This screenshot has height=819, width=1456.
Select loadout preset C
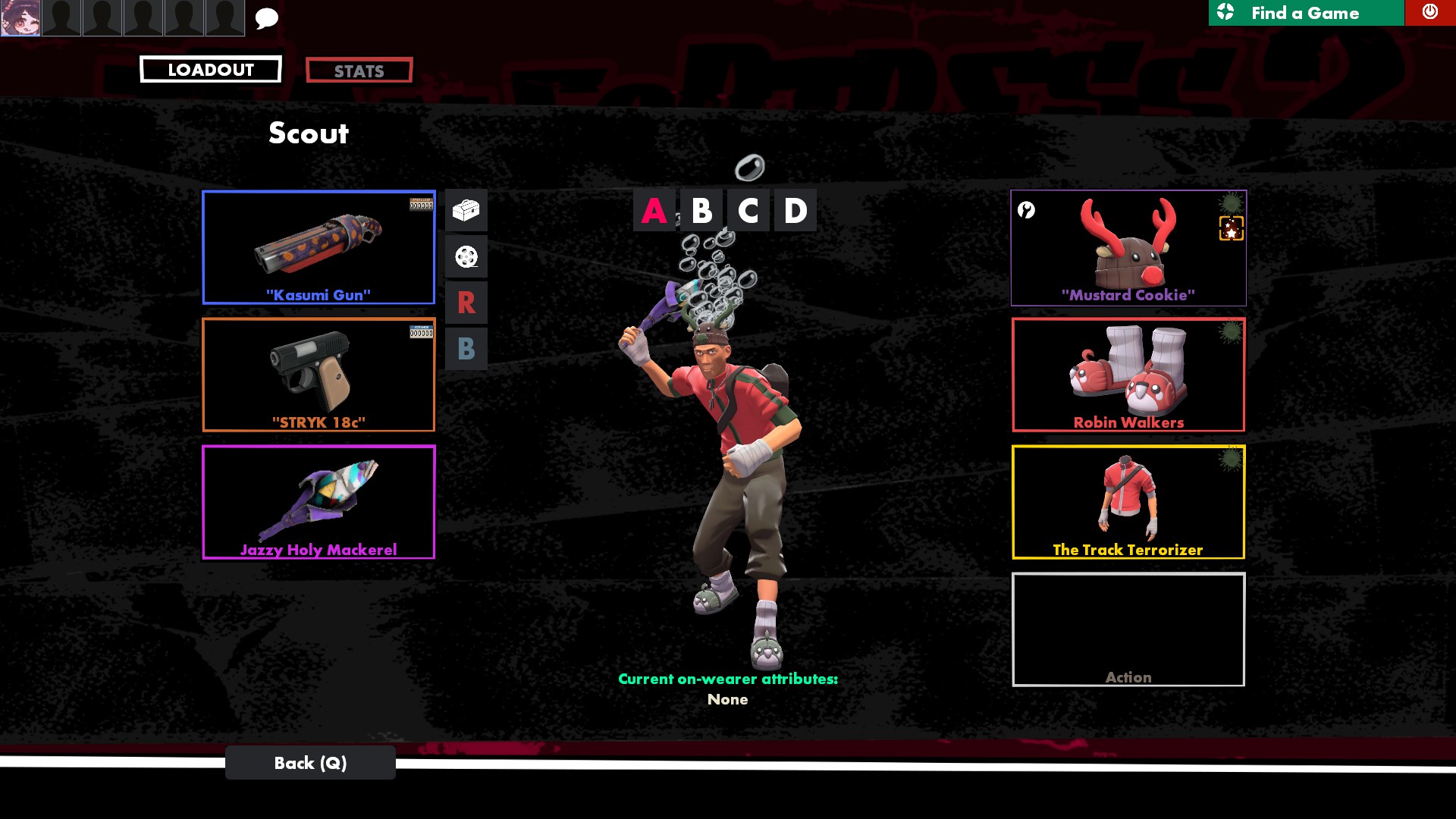(748, 211)
